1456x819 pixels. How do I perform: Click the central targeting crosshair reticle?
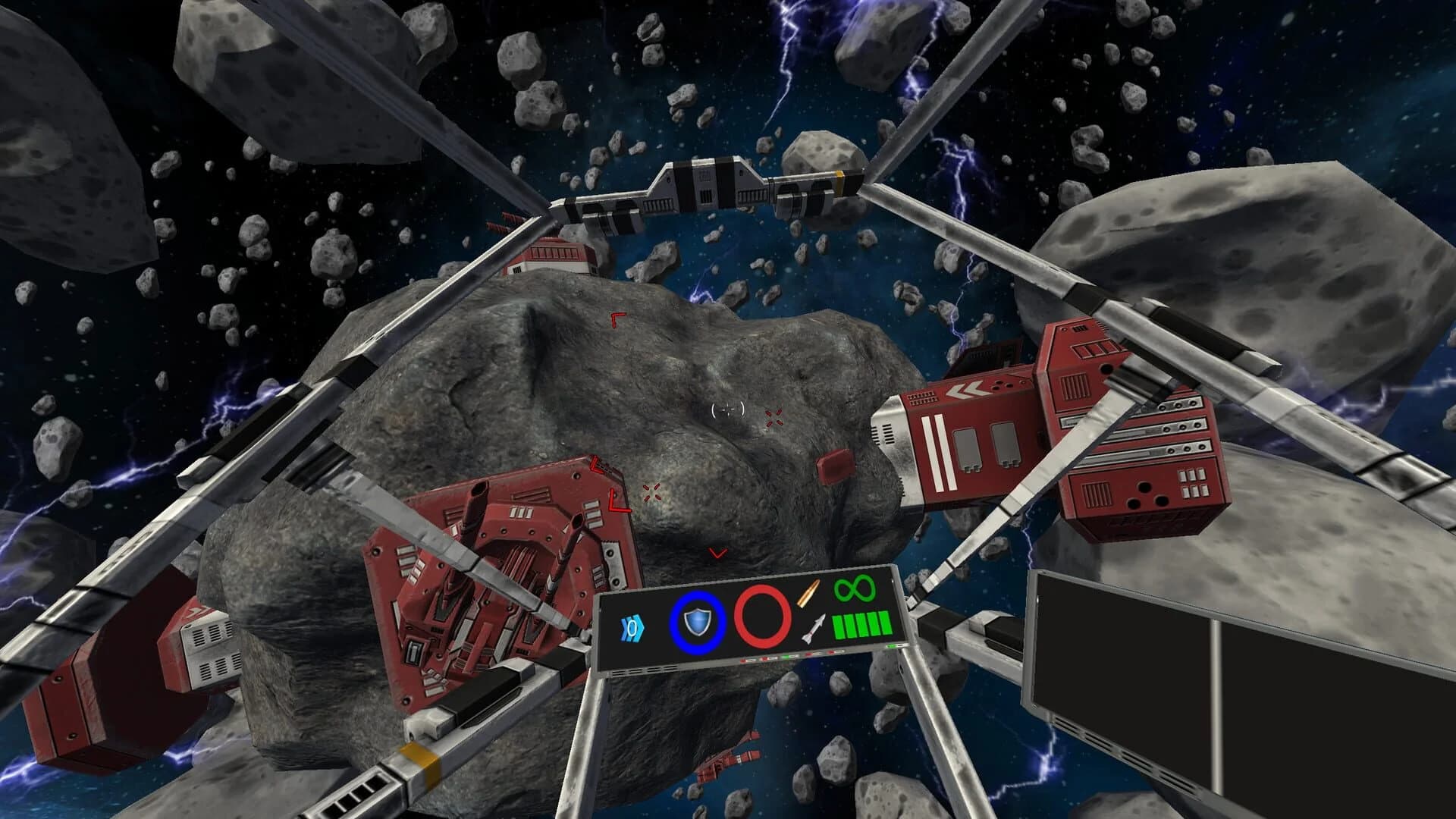click(x=728, y=411)
